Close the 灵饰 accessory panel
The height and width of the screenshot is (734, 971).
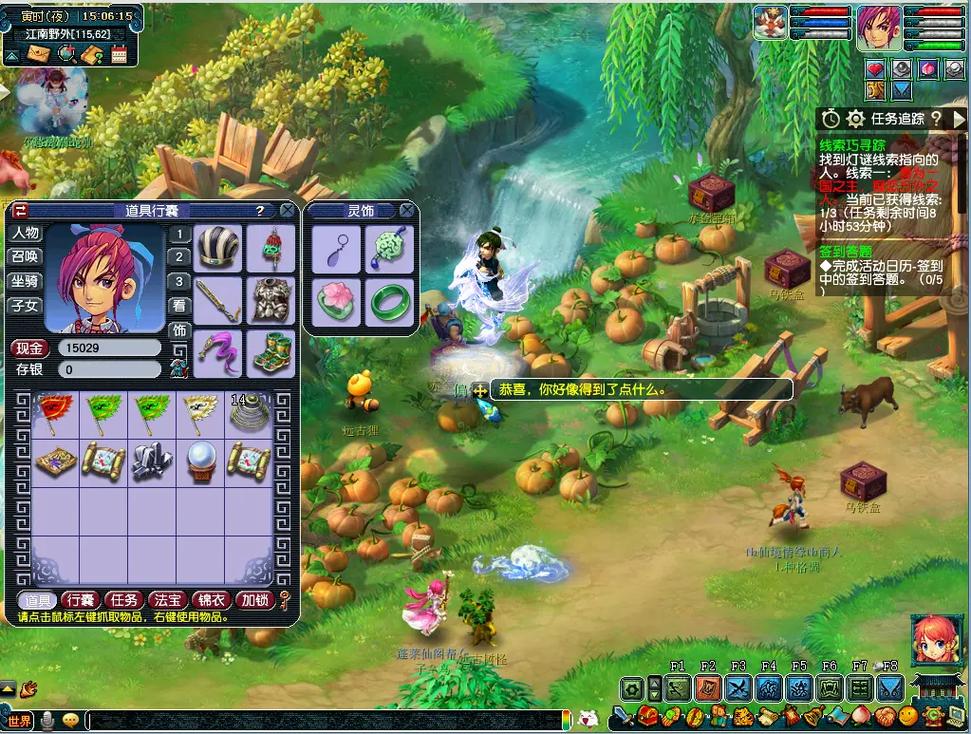click(x=406, y=211)
